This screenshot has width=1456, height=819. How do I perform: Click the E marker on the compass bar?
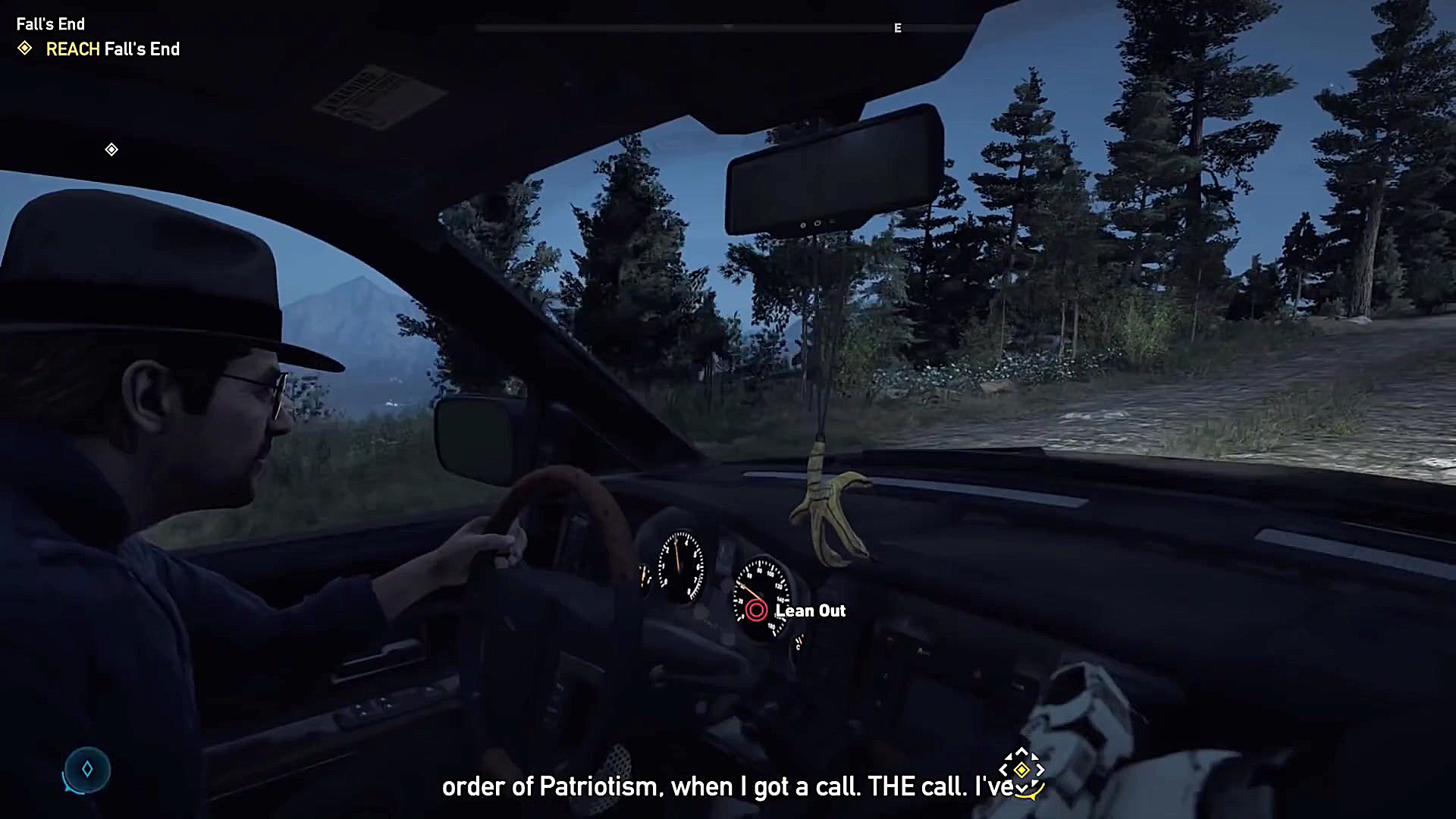(897, 28)
